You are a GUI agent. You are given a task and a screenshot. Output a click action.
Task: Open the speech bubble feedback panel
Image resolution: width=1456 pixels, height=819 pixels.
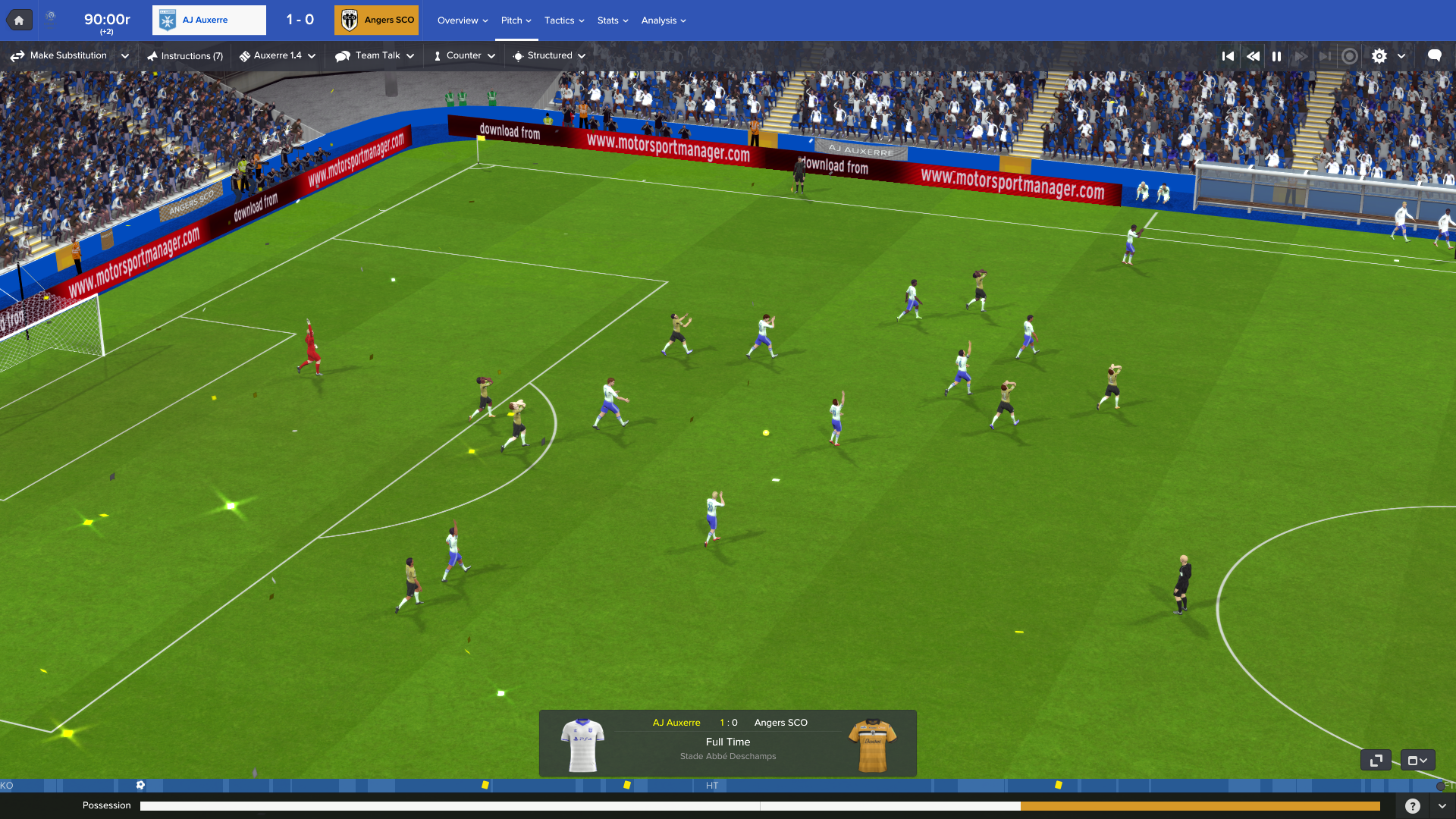click(1434, 56)
